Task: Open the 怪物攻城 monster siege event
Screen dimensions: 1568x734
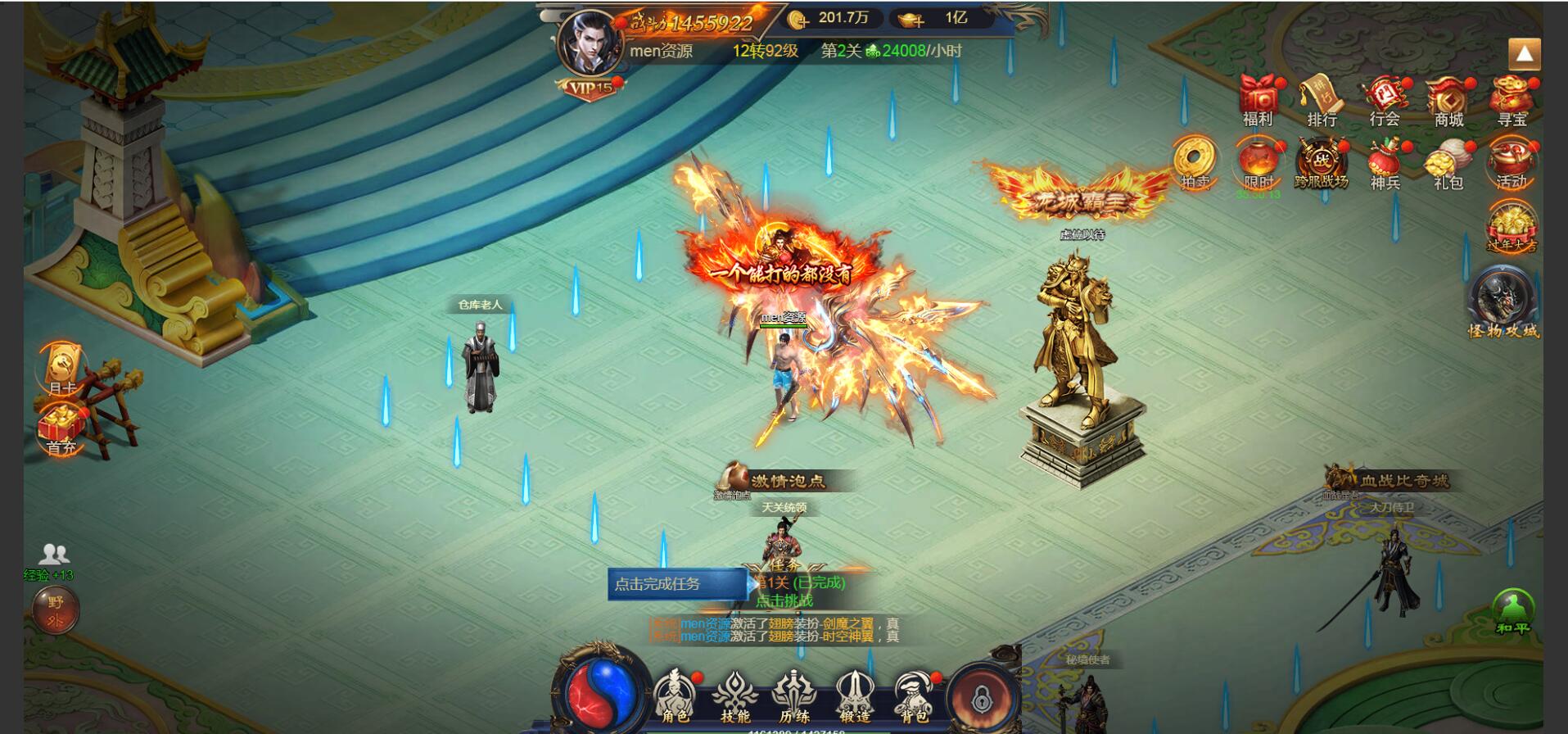Action: click(1502, 303)
